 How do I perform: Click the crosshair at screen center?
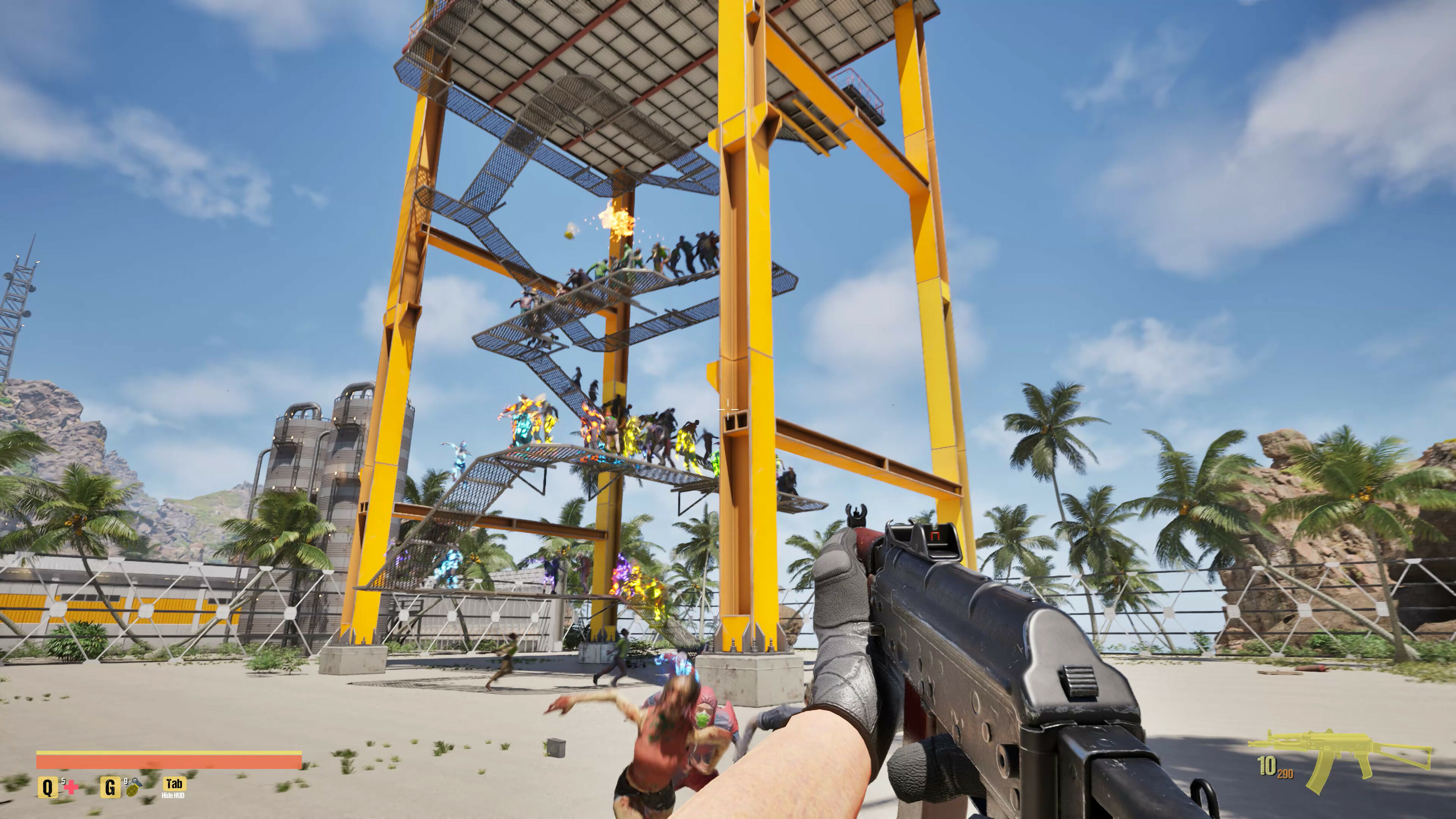pyautogui.click(x=728, y=409)
